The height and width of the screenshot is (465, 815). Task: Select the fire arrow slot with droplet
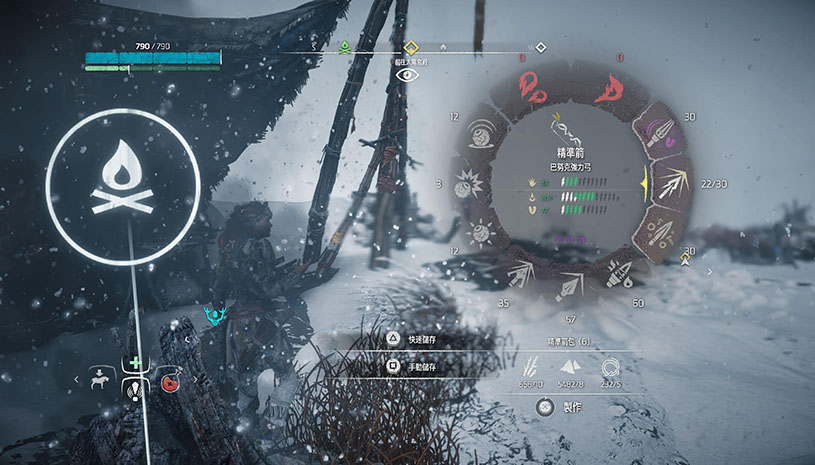[619, 272]
